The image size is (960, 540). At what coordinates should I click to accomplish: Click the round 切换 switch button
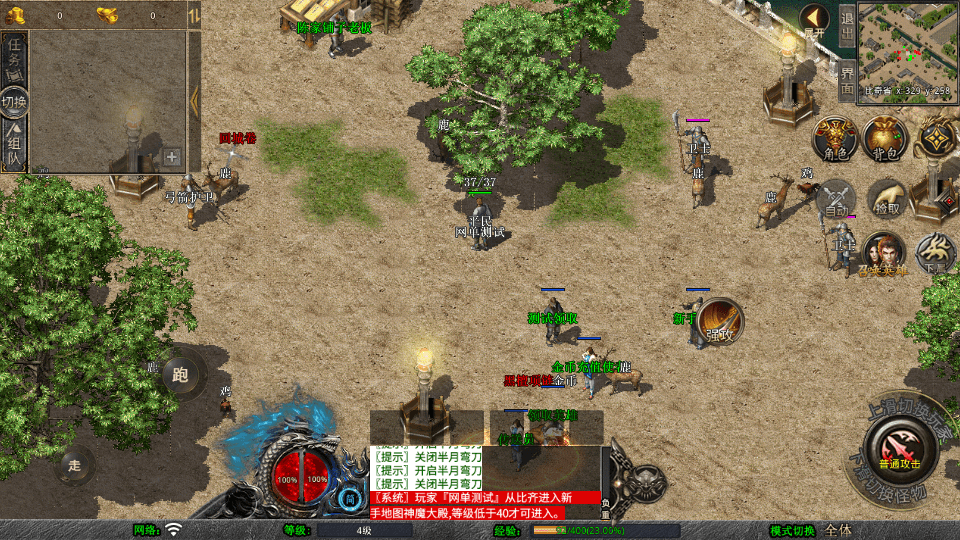pos(14,101)
